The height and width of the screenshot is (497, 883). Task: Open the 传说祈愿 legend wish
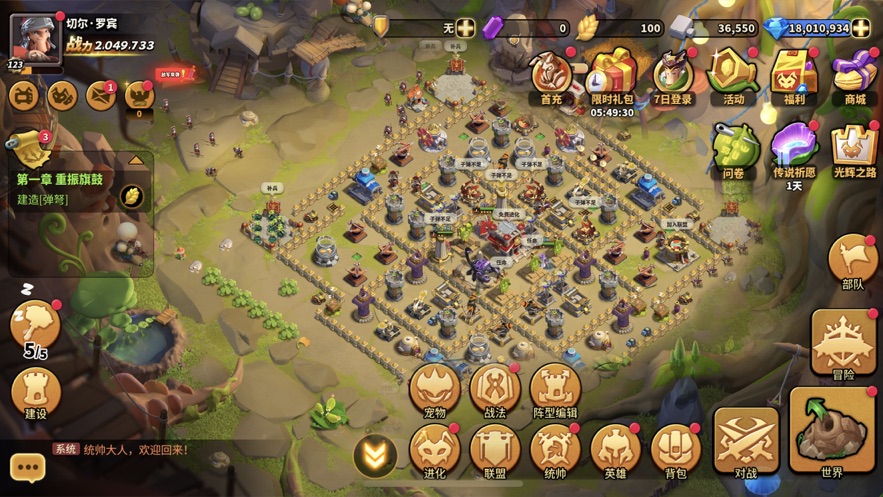click(794, 150)
